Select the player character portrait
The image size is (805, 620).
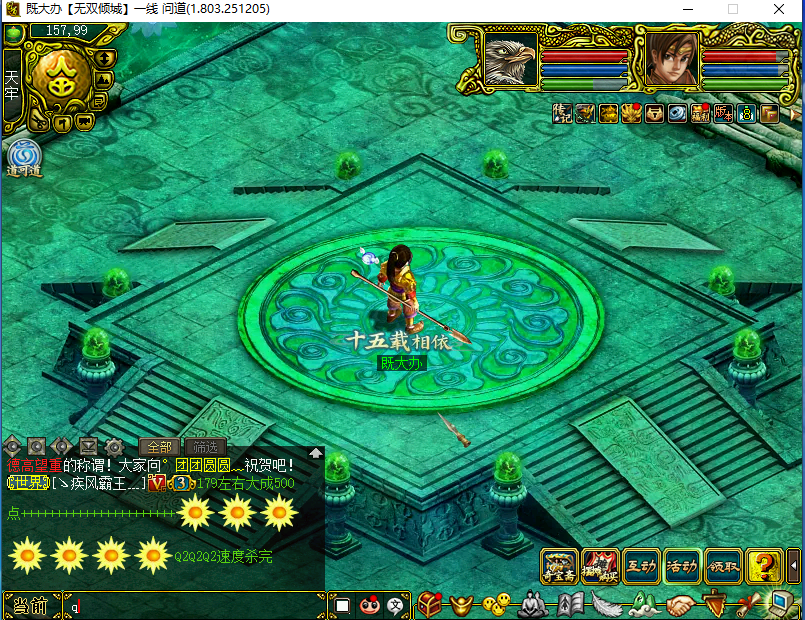671,60
